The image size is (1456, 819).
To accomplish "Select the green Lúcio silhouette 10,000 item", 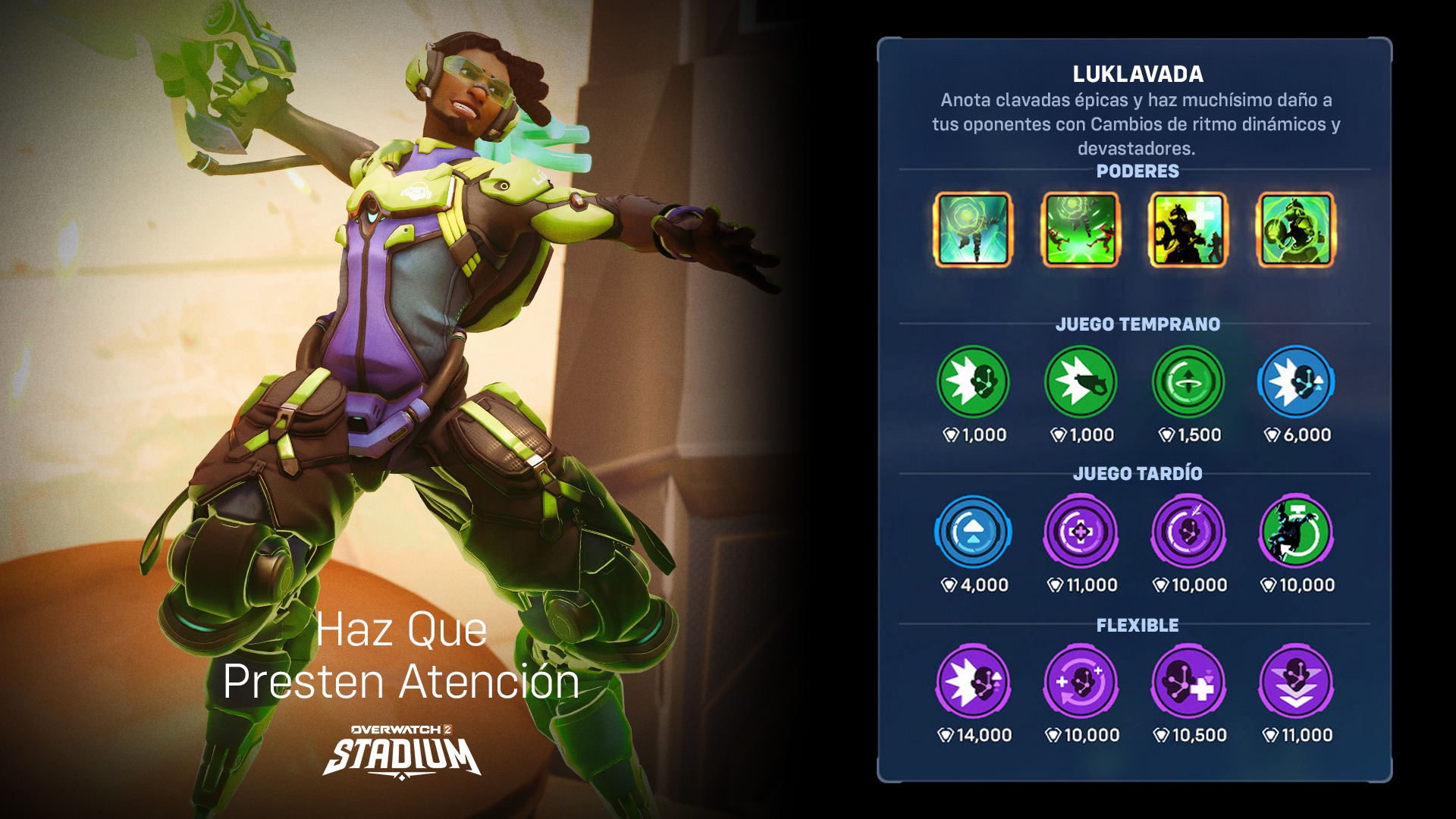I will [1296, 532].
